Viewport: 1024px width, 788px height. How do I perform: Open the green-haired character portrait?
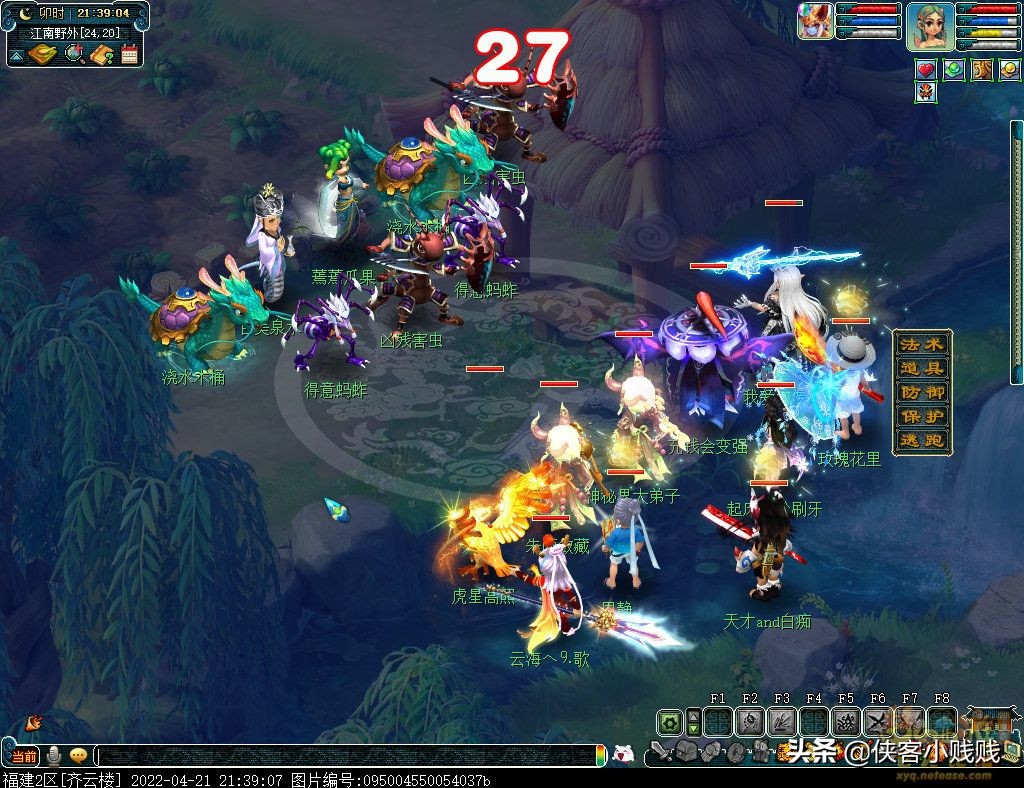tap(929, 24)
